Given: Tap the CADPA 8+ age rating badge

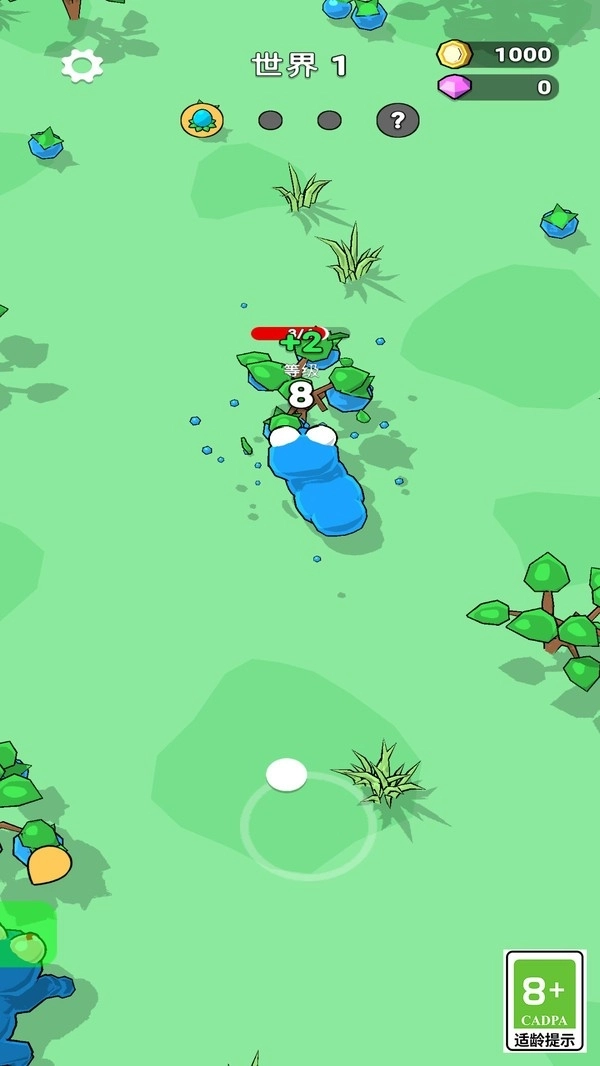Looking at the screenshot, I should pyautogui.click(x=545, y=1000).
